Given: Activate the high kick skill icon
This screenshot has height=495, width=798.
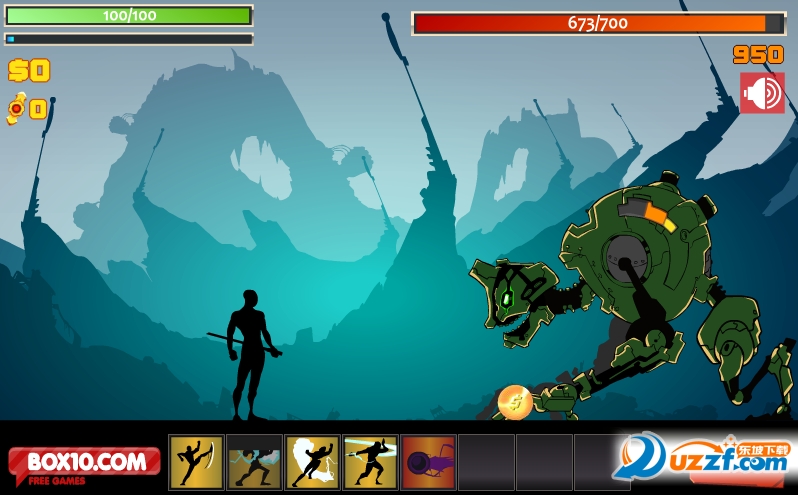Looking at the screenshot, I should pyautogui.click(x=196, y=462).
